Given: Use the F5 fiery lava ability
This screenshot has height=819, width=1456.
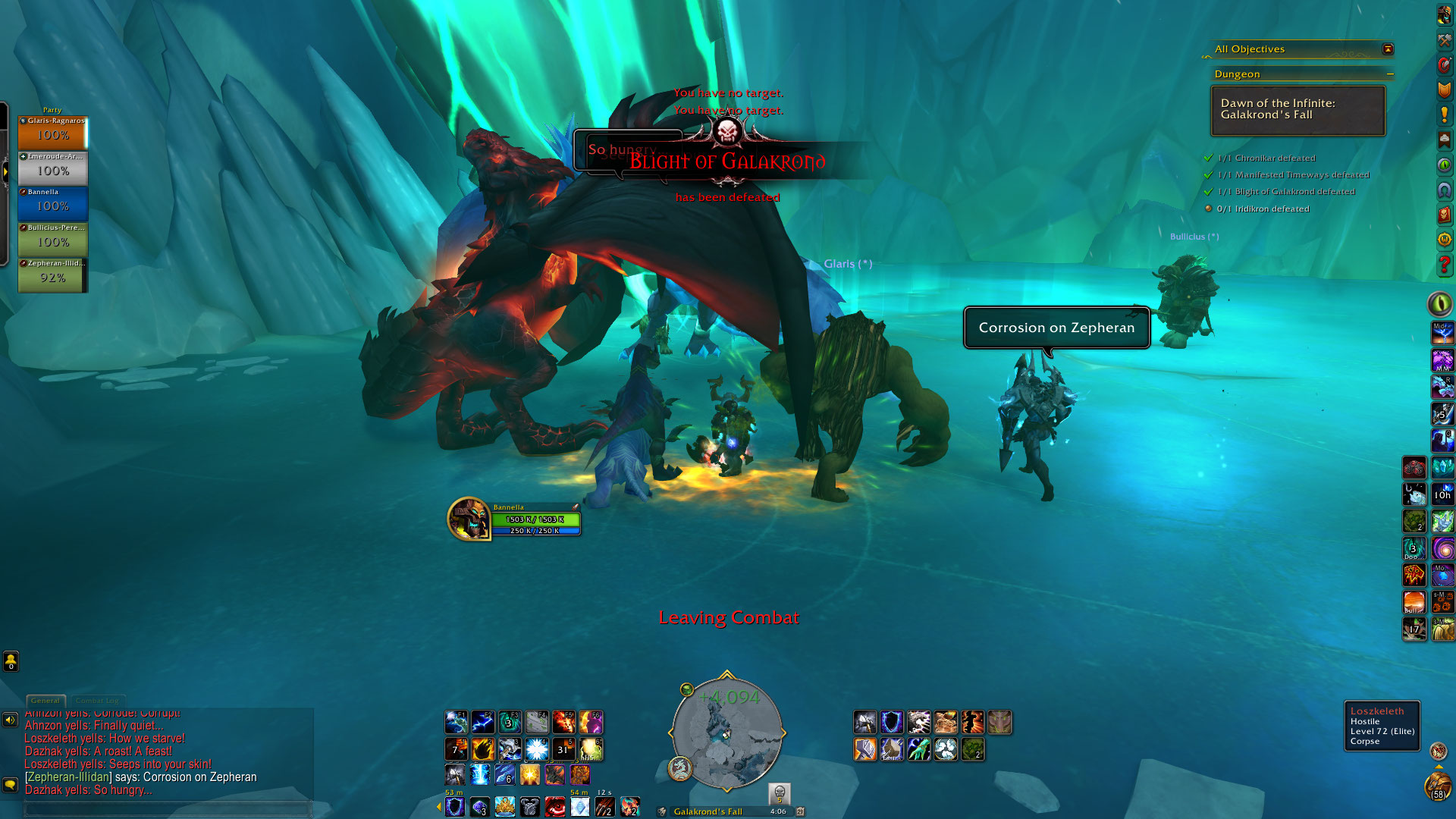Looking at the screenshot, I should click(x=563, y=722).
